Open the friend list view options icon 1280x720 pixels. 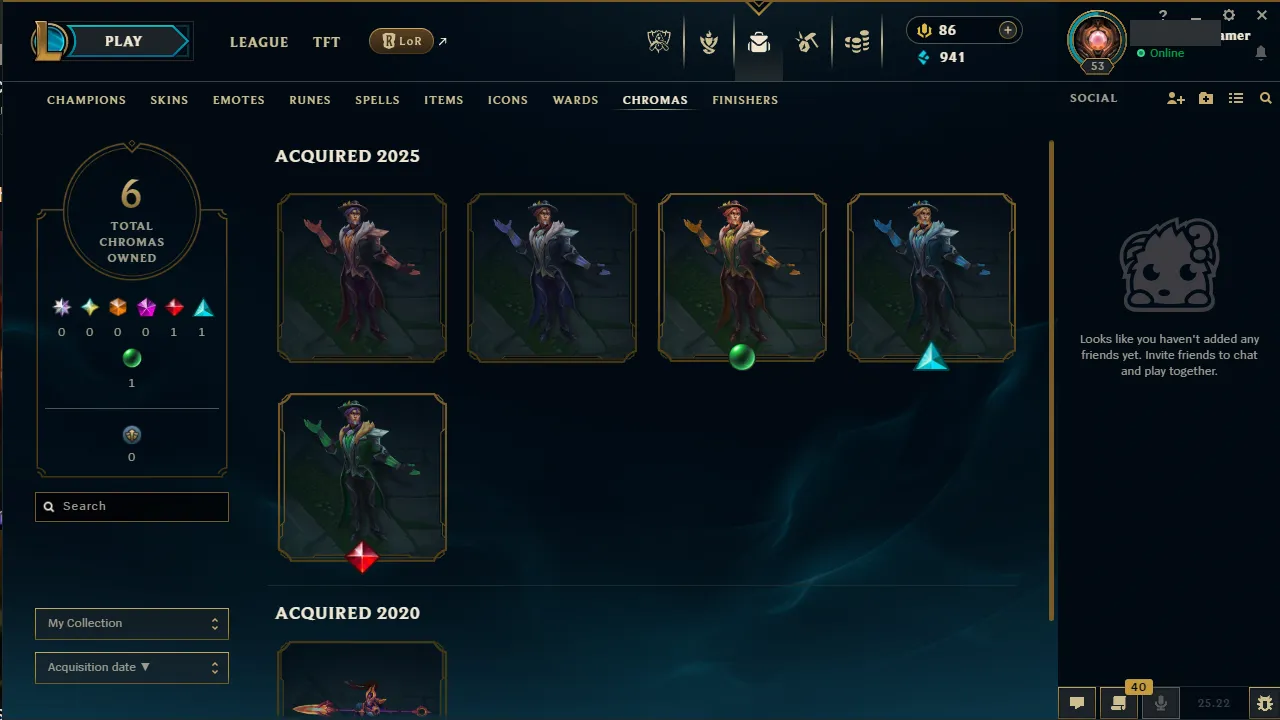click(1235, 98)
